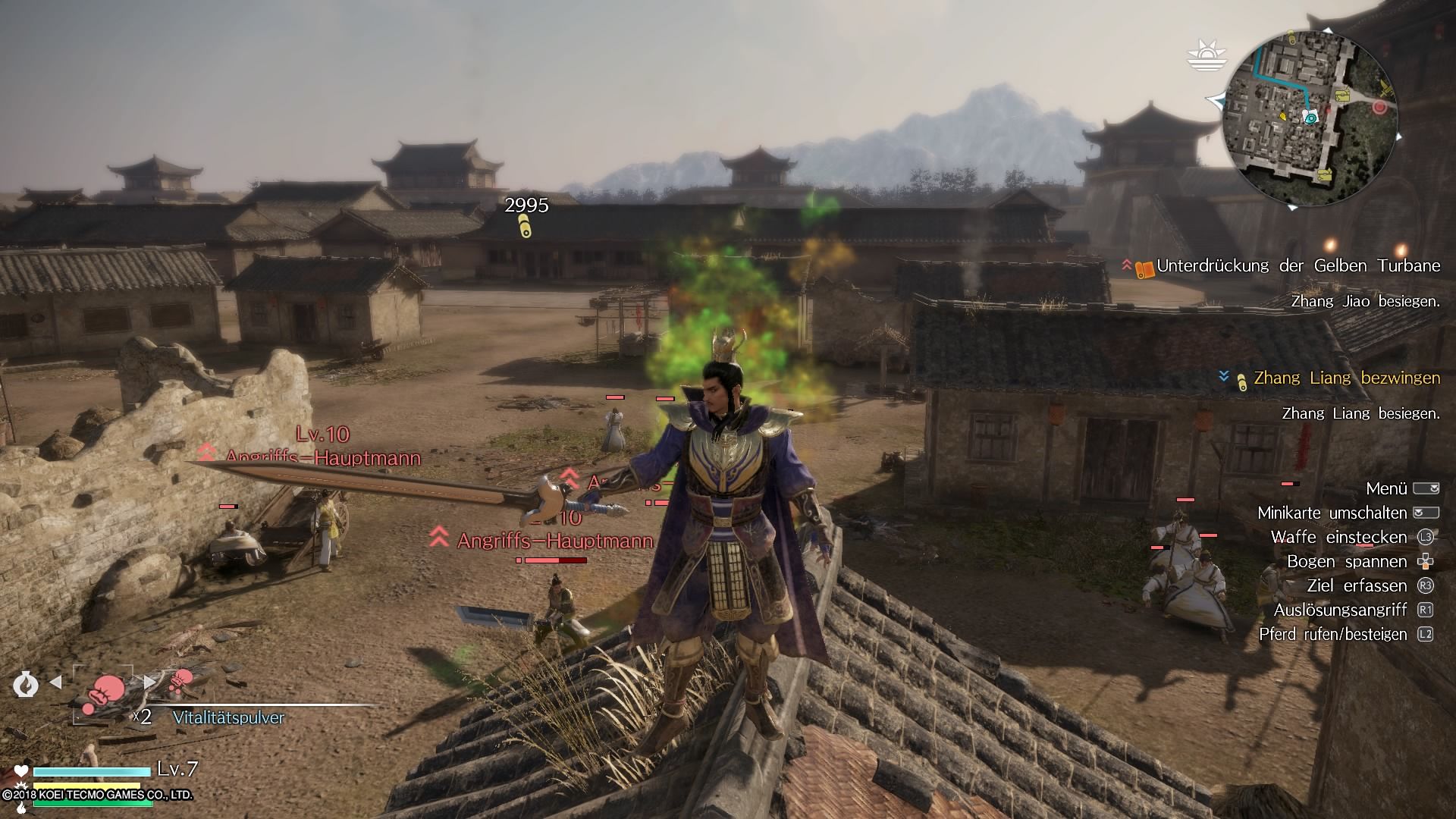Cycle to the previous item with left arrow
1456x819 pixels.
coord(55,682)
